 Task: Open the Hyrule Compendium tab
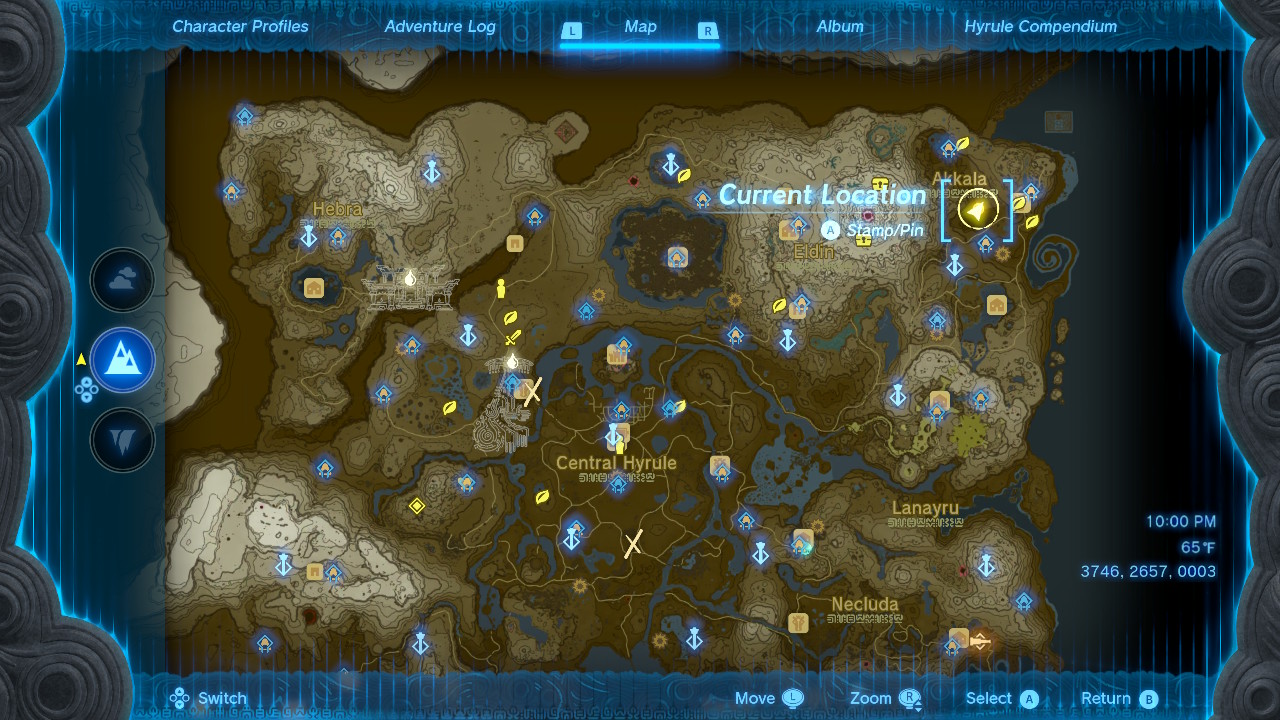(x=1040, y=27)
